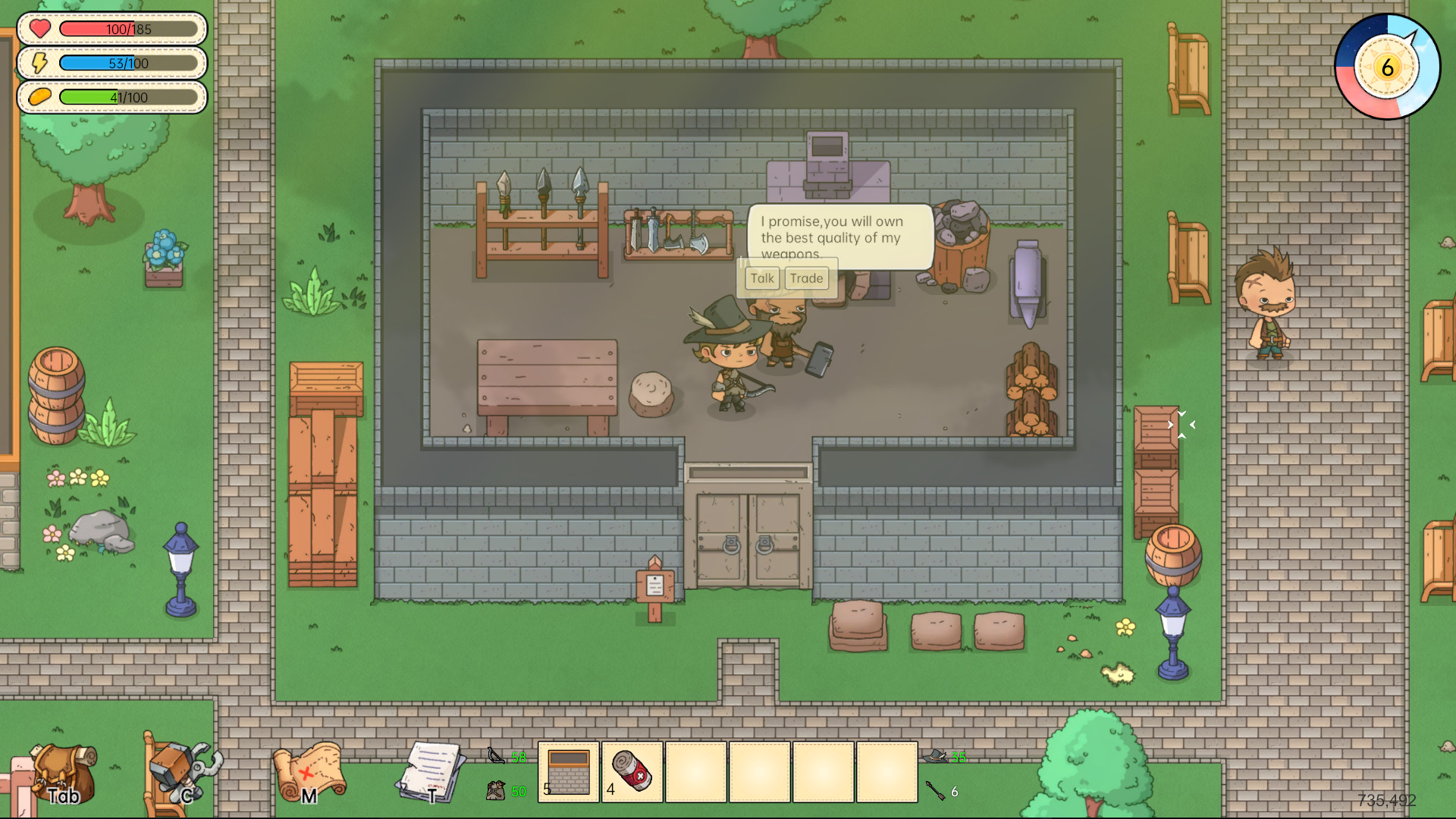
Task: Select the brick wall in hotbar slot 5
Action: tap(567, 770)
